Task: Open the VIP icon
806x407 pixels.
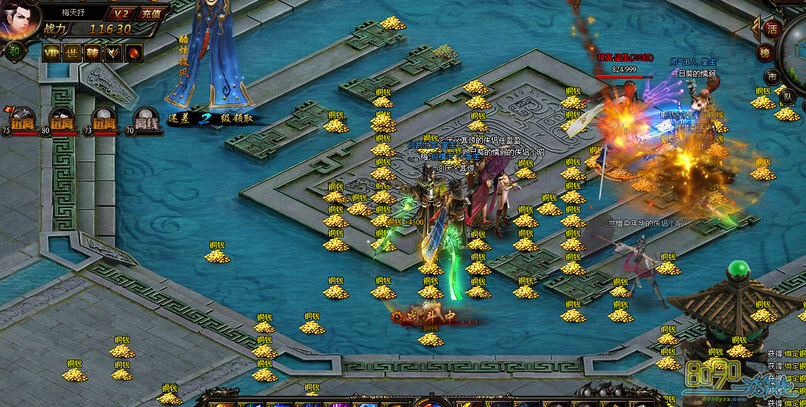Action: [51, 52]
